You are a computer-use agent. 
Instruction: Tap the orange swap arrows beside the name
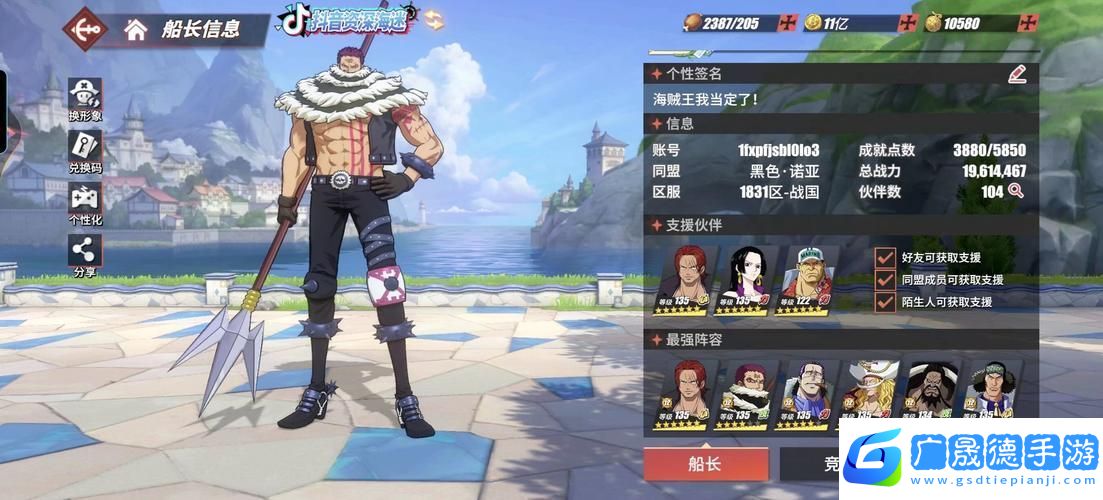pos(434,20)
